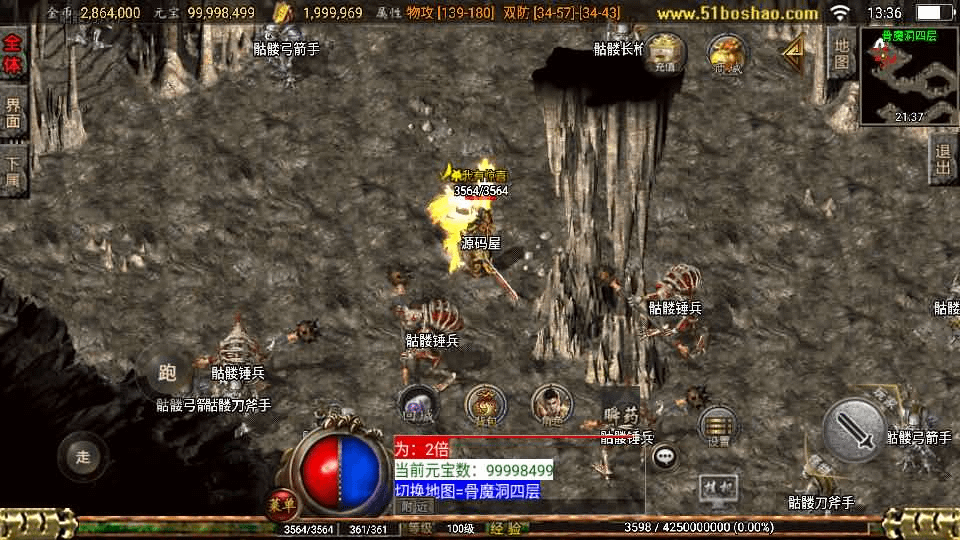Activate the 跑 run button
Screen dimensions: 960x540
click(x=167, y=373)
